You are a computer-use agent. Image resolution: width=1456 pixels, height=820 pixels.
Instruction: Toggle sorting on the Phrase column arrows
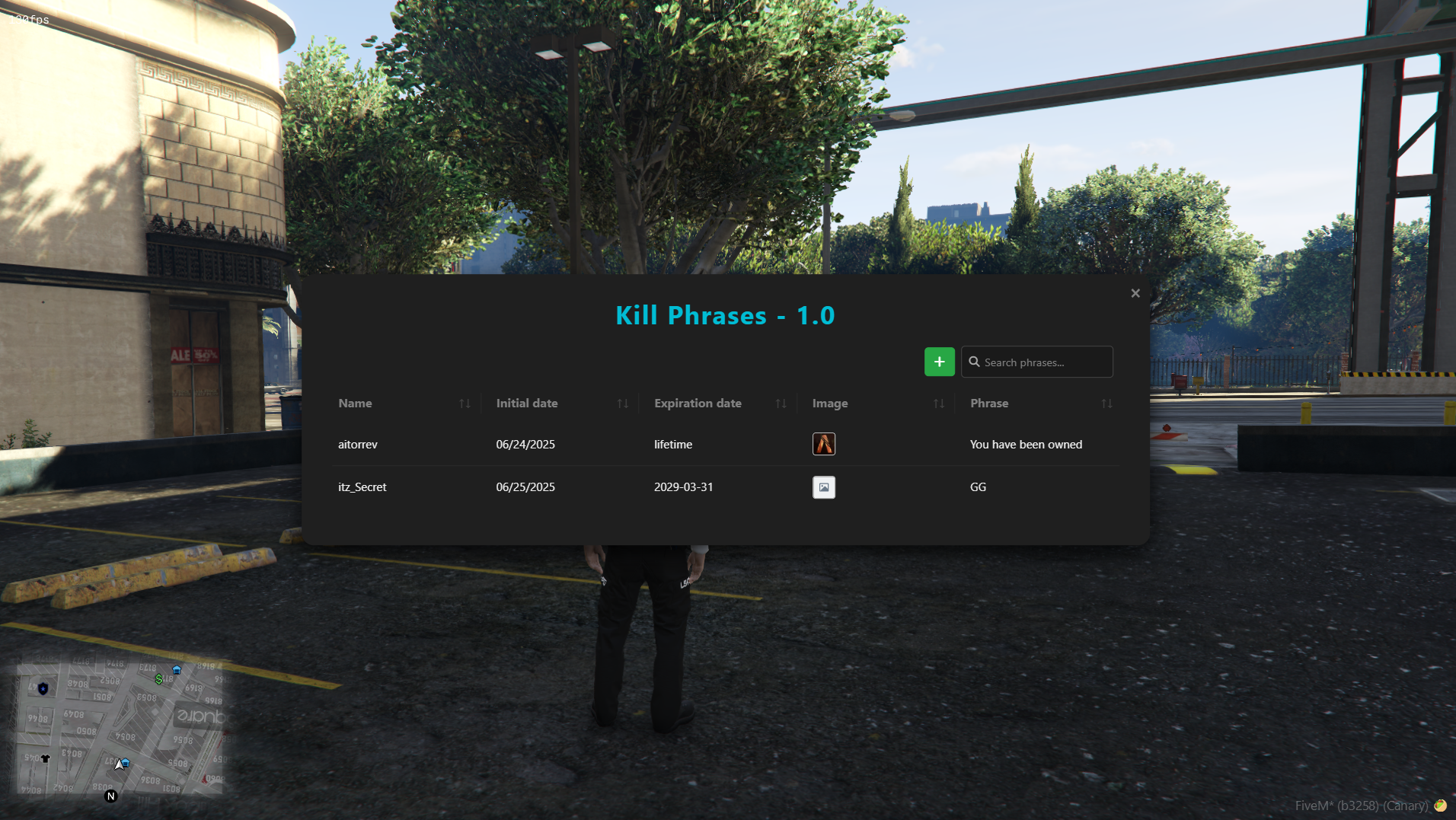1108,404
